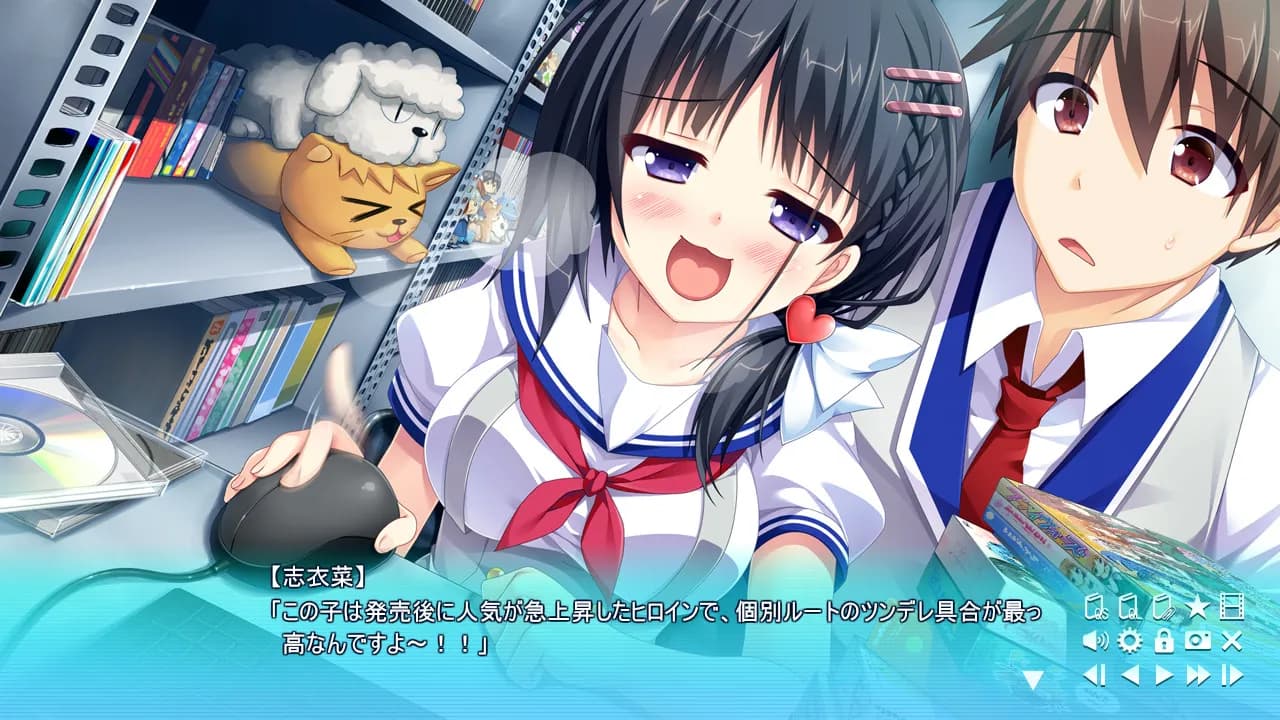Viewport: 1280px width, 720px height.
Task: Open the movie gallery film strip icon
Action: pos(1233,607)
